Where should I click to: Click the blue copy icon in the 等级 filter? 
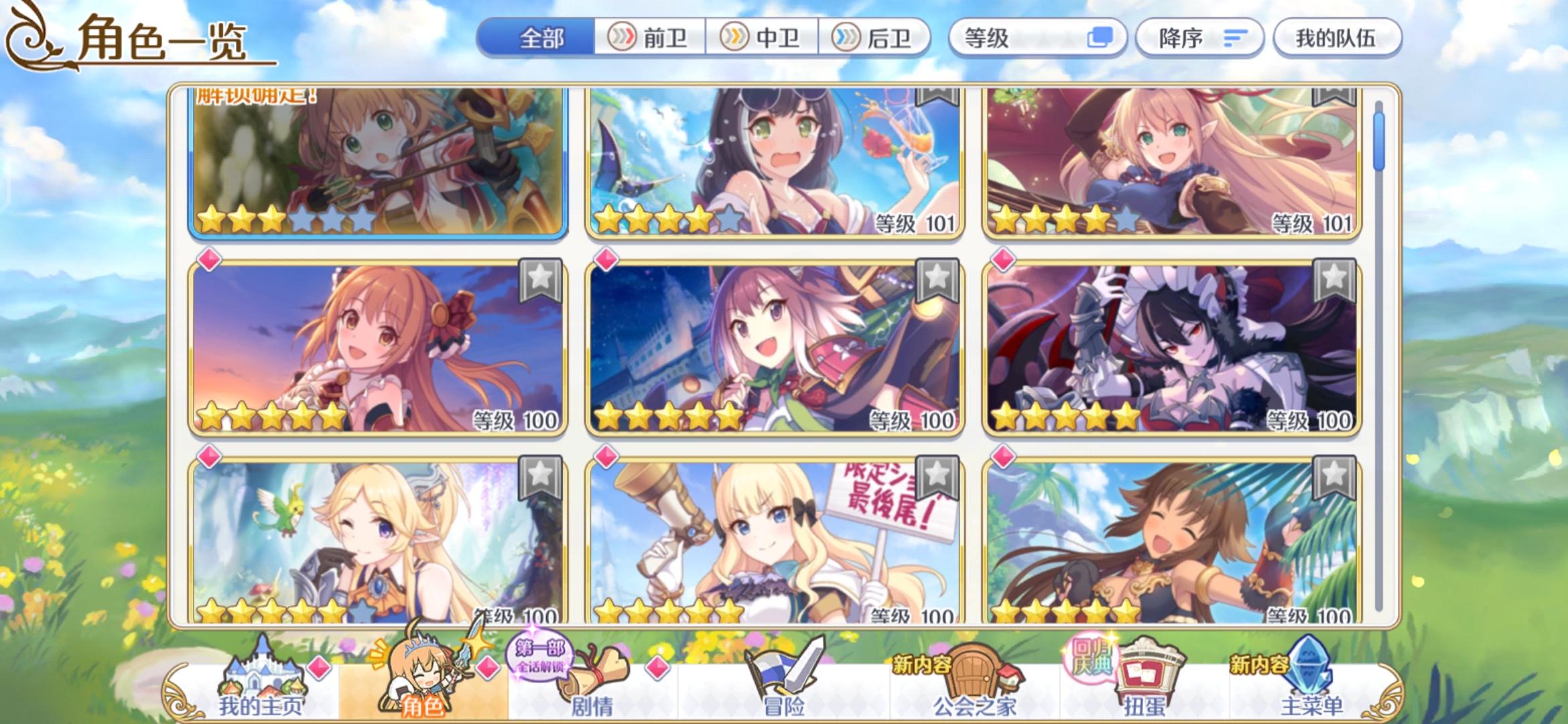[1100, 38]
